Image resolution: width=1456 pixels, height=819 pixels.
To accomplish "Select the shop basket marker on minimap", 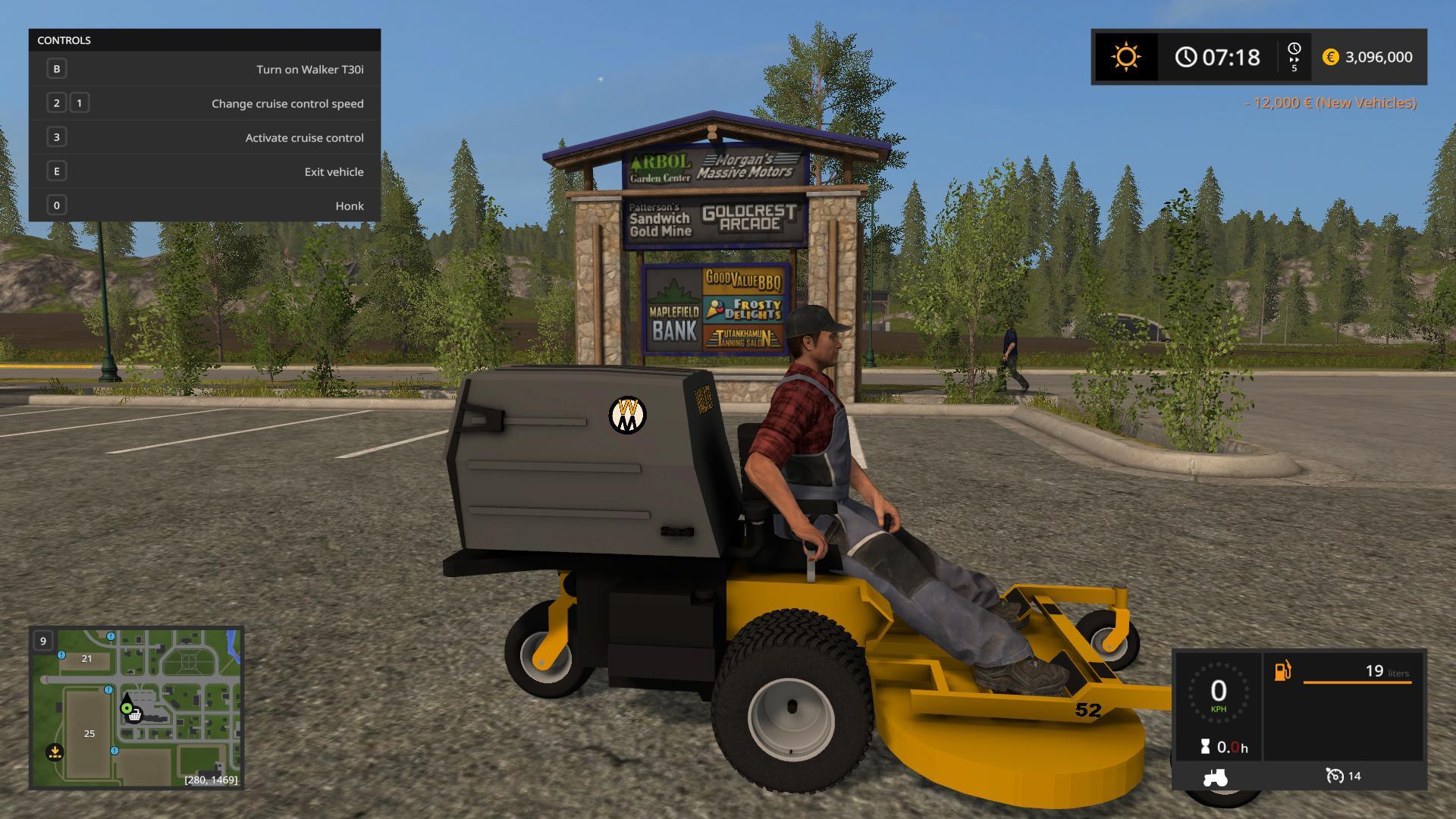I will click(x=135, y=715).
